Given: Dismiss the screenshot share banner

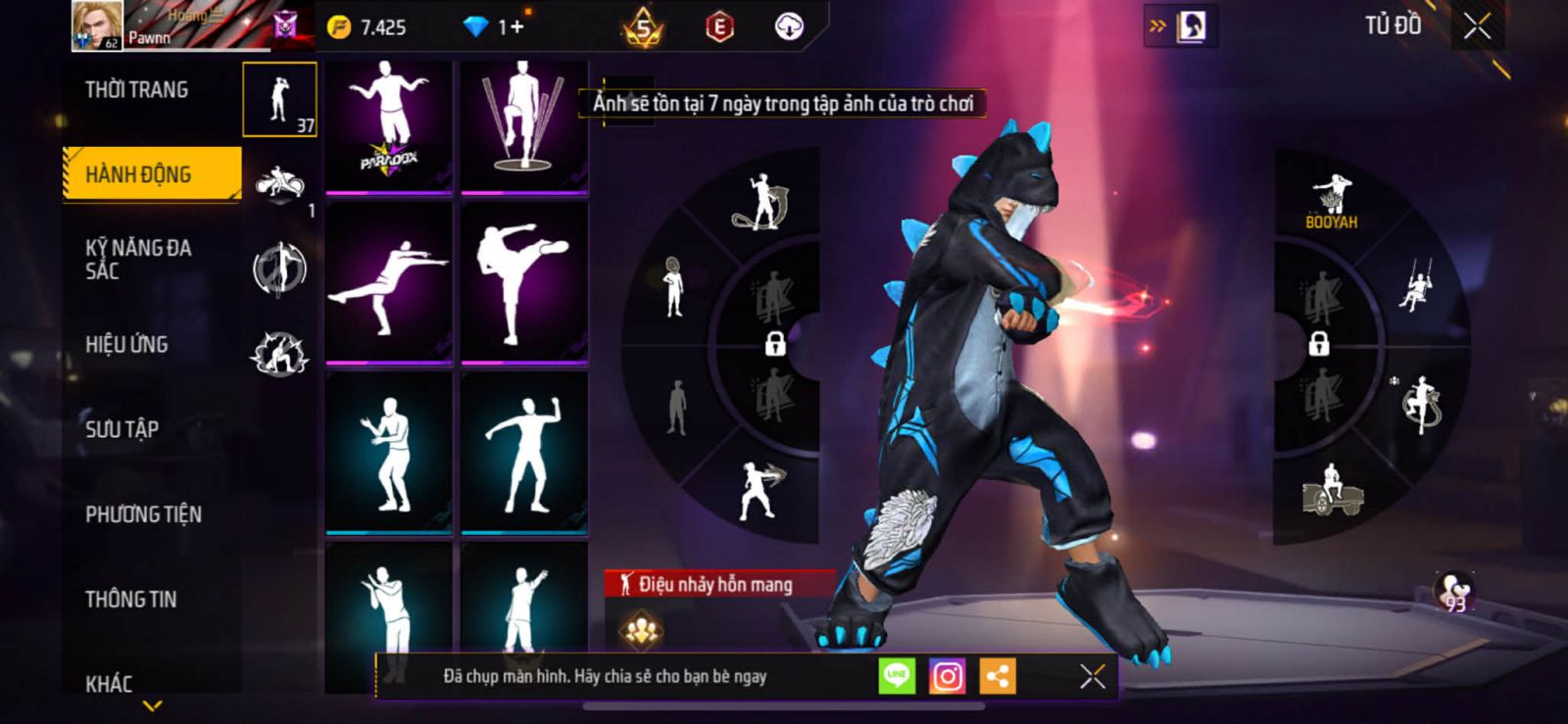Looking at the screenshot, I should (x=1092, y=676).
